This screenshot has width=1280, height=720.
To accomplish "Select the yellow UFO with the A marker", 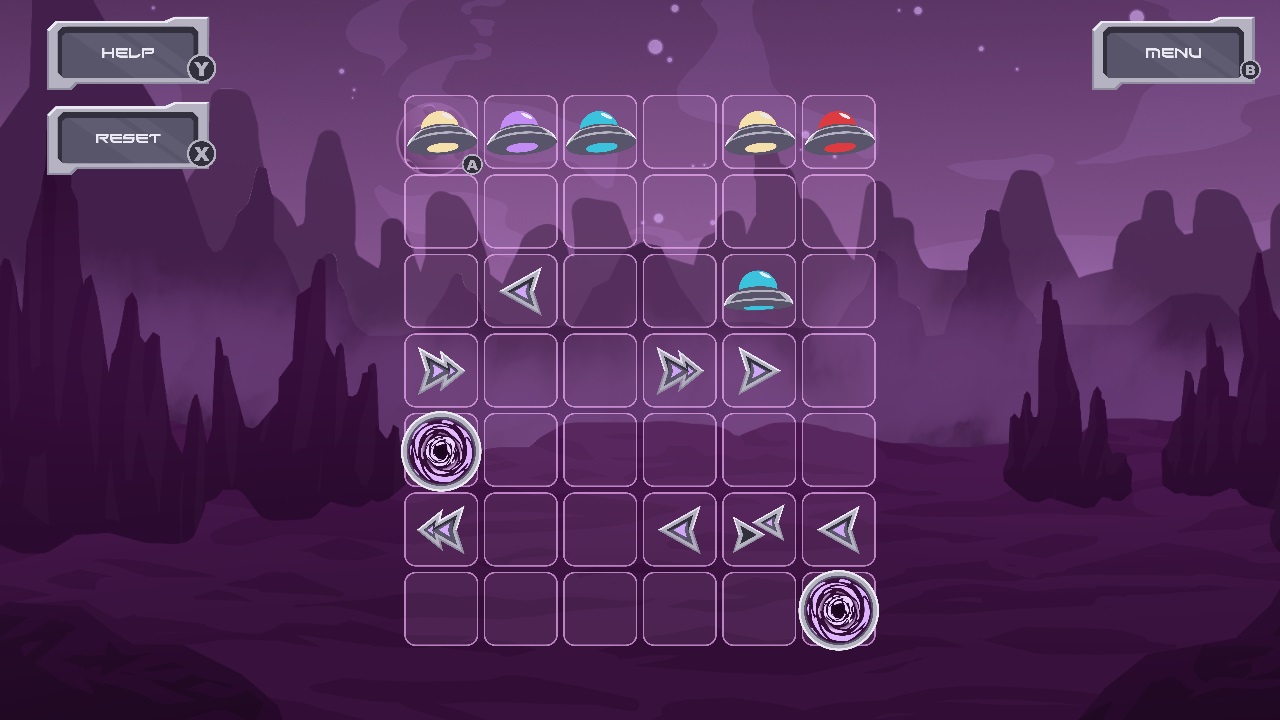I will pos(440,130).
